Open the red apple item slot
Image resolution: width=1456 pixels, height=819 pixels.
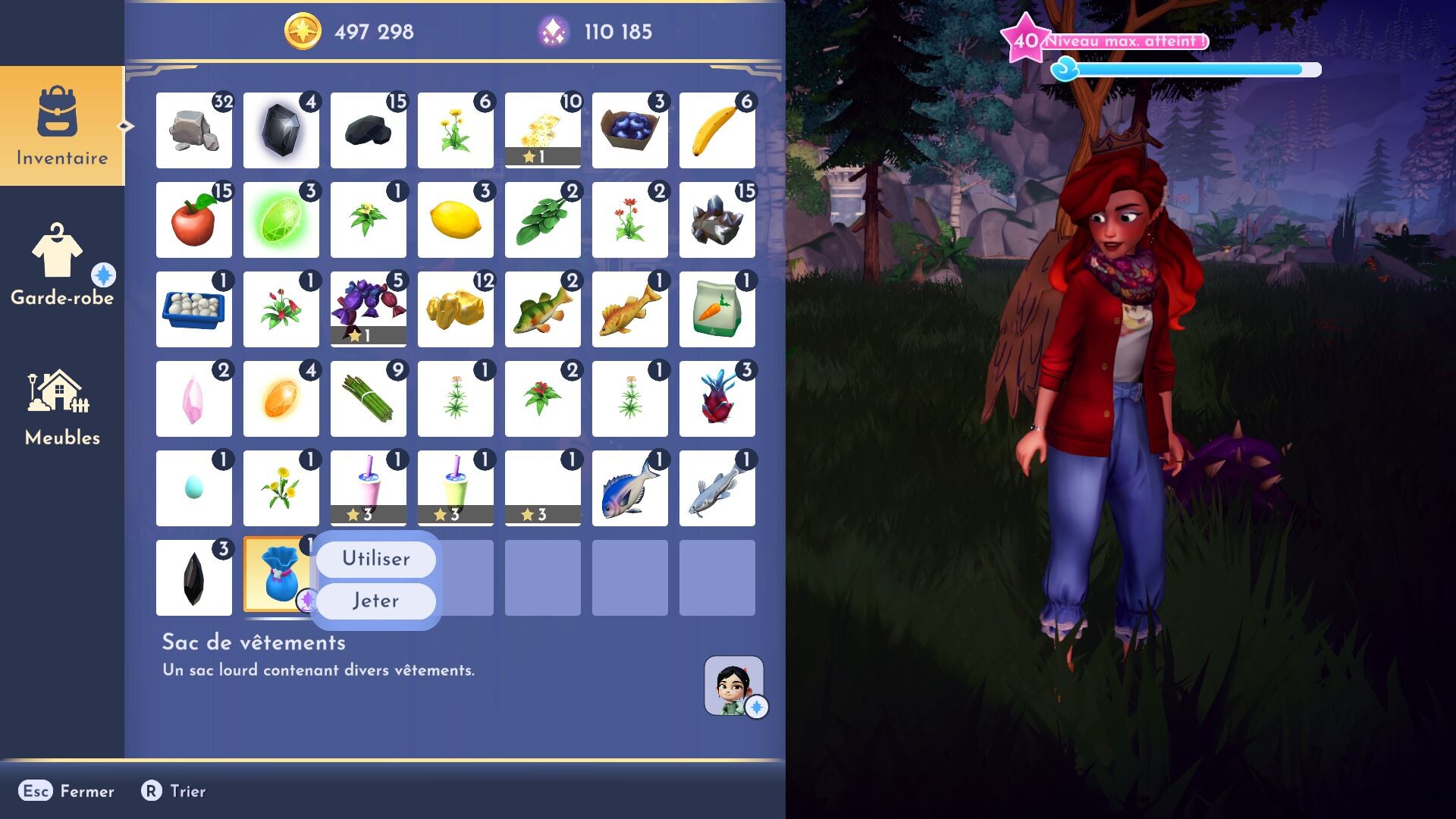click(x=193, y=220)
